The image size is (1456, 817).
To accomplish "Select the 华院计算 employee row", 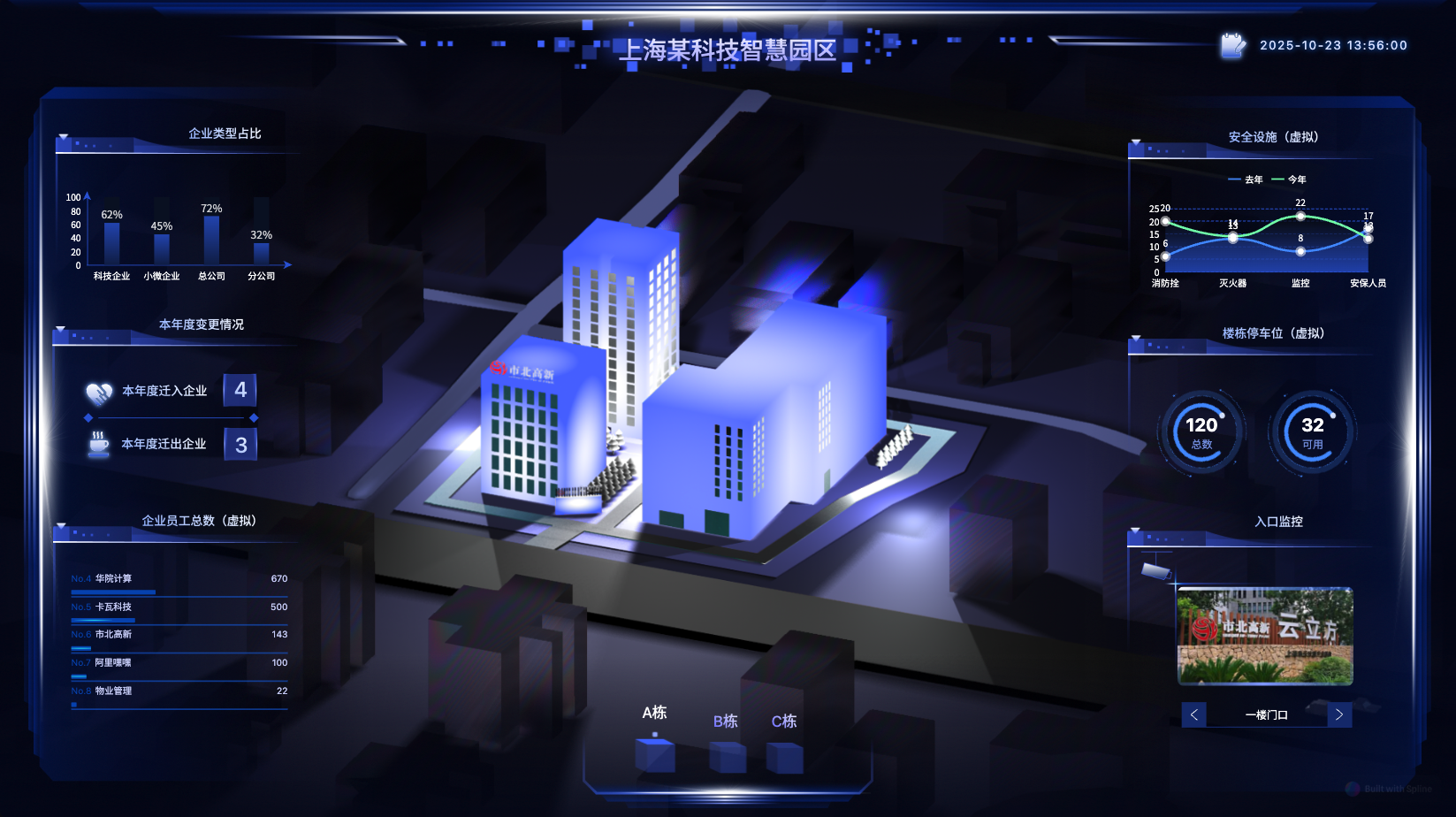I will [179, 579].
